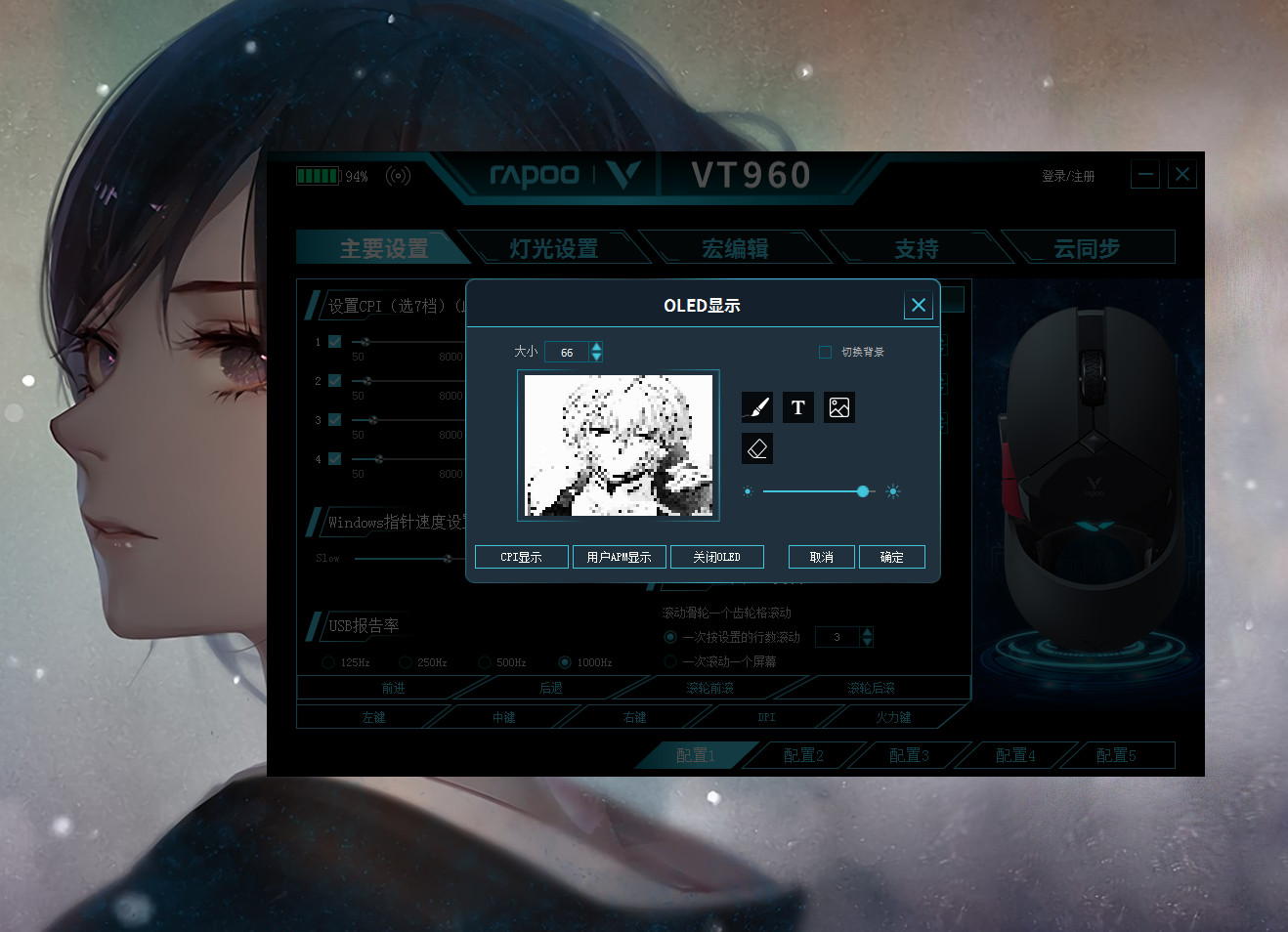Click the bright sun icon beside the slider
This screenshot has width=1288, height=932.
coord(892,491)
